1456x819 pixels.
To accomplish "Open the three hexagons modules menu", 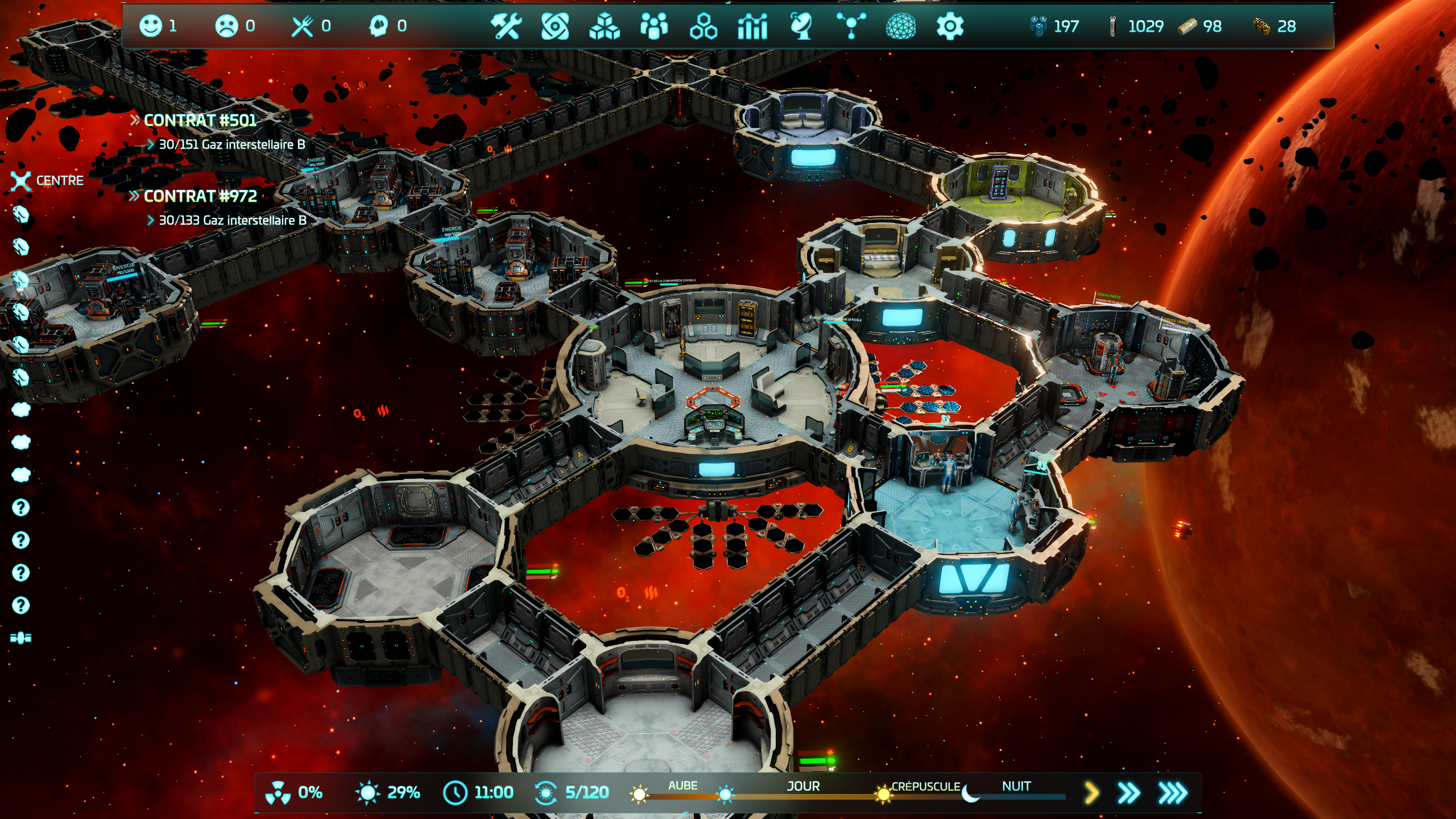I will (x=703, y=26).
